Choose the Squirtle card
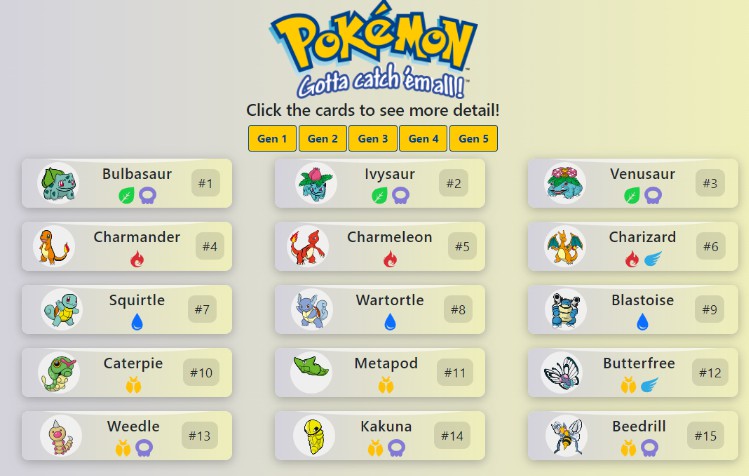 [x=127, y=310]
